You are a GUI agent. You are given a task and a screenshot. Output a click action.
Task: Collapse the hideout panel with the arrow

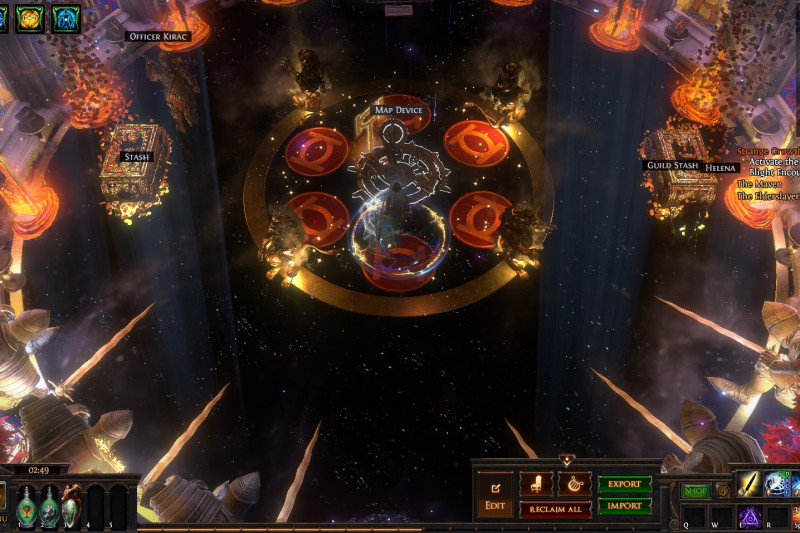[566, 461]
